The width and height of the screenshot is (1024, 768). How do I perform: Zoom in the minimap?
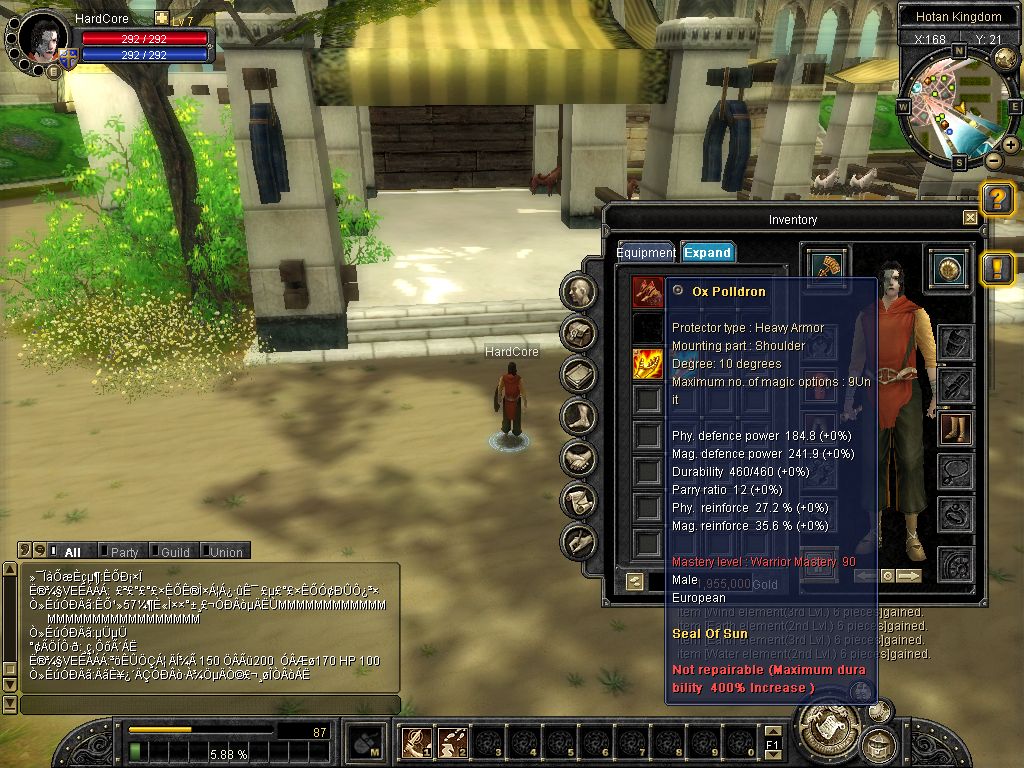tap(1011, 145)
